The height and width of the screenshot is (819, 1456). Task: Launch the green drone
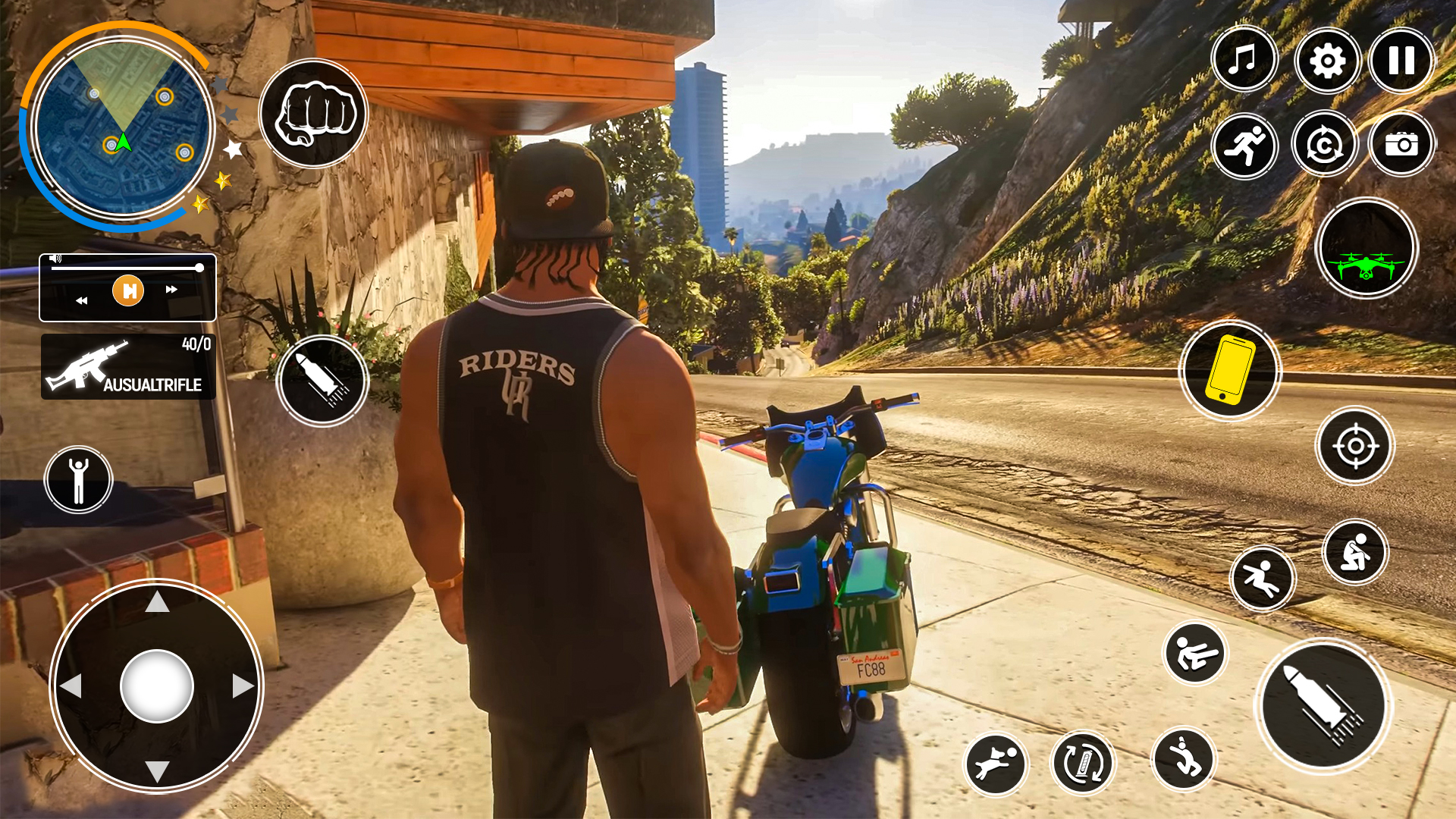tap(1367, 249)
